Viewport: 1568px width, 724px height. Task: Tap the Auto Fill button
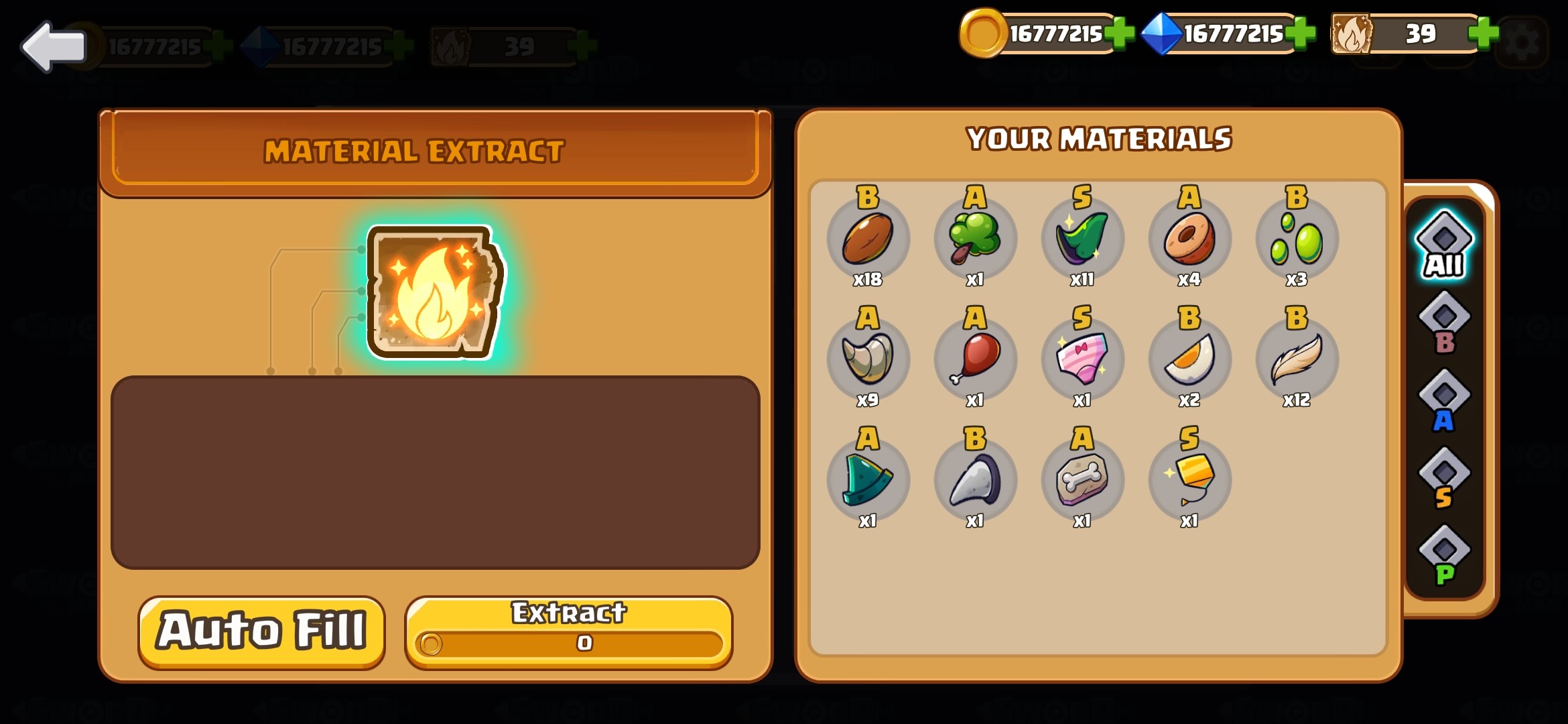[261, 631]
